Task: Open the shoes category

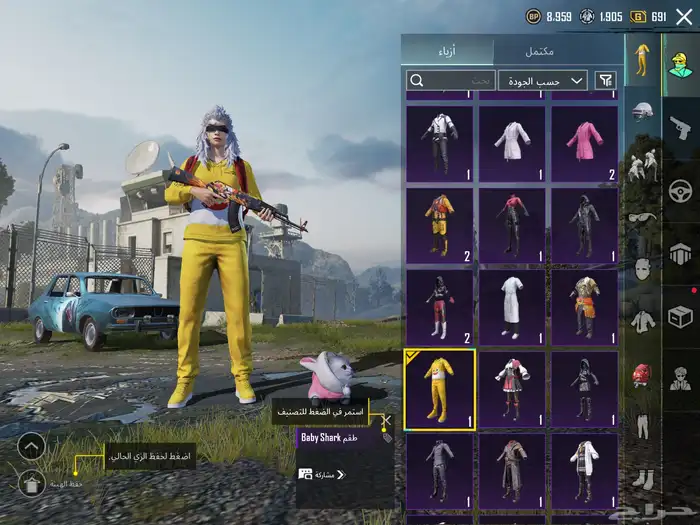Action: click(641, 480)
